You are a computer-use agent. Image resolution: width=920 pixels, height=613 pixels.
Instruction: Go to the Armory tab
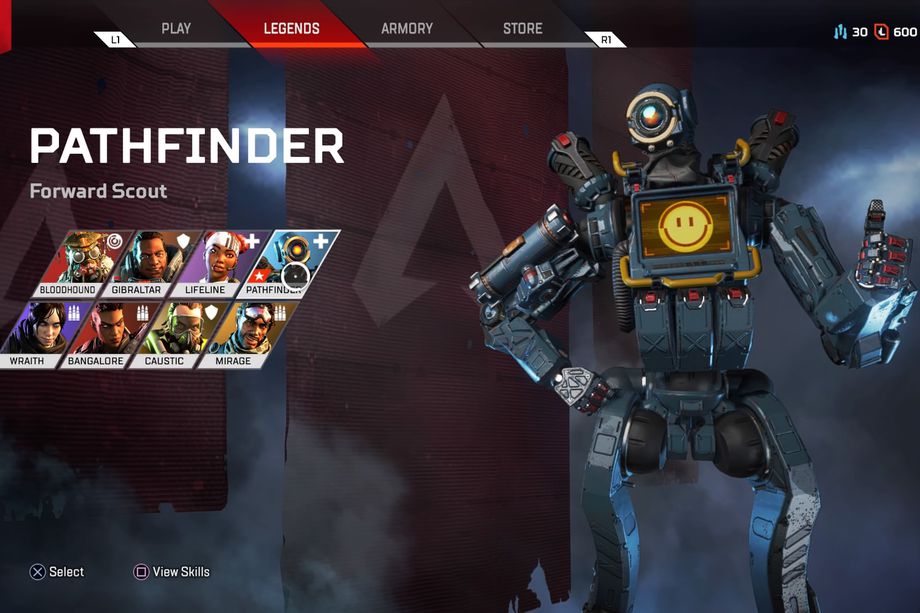click(x=407, y=28)
